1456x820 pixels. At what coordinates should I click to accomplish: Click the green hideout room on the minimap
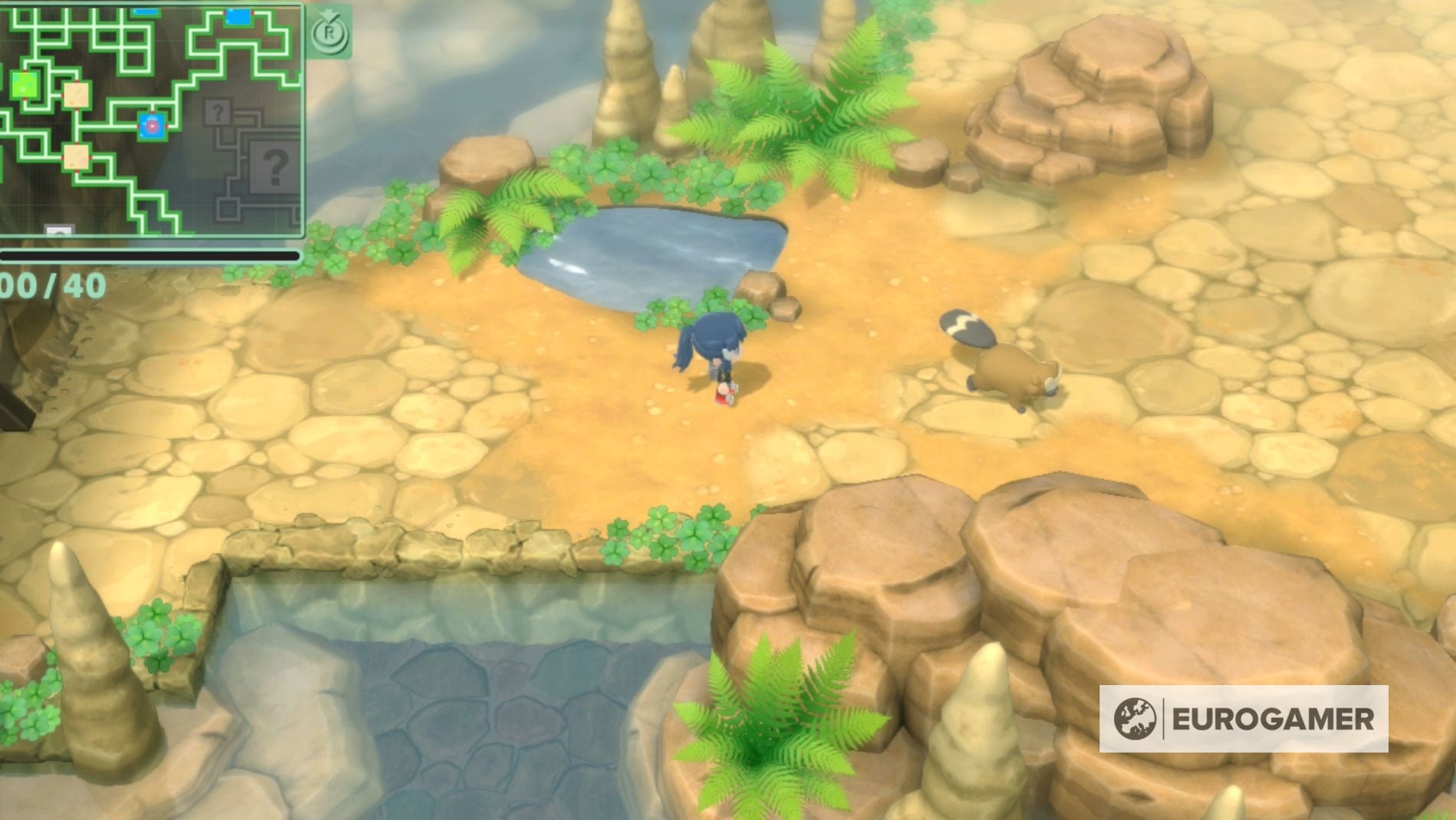tap(24, 84)
